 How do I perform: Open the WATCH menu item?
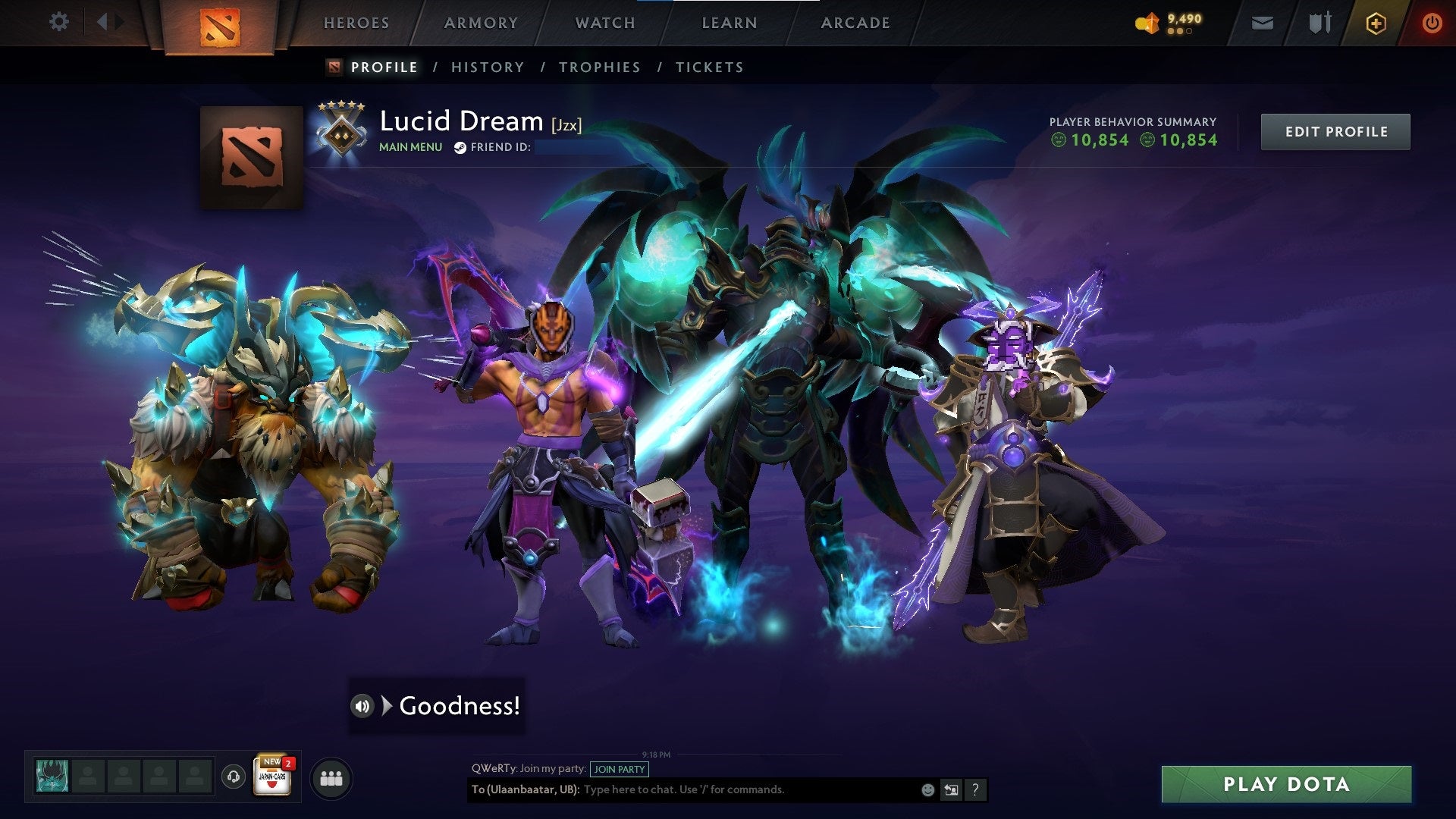[x=604, y=23]
